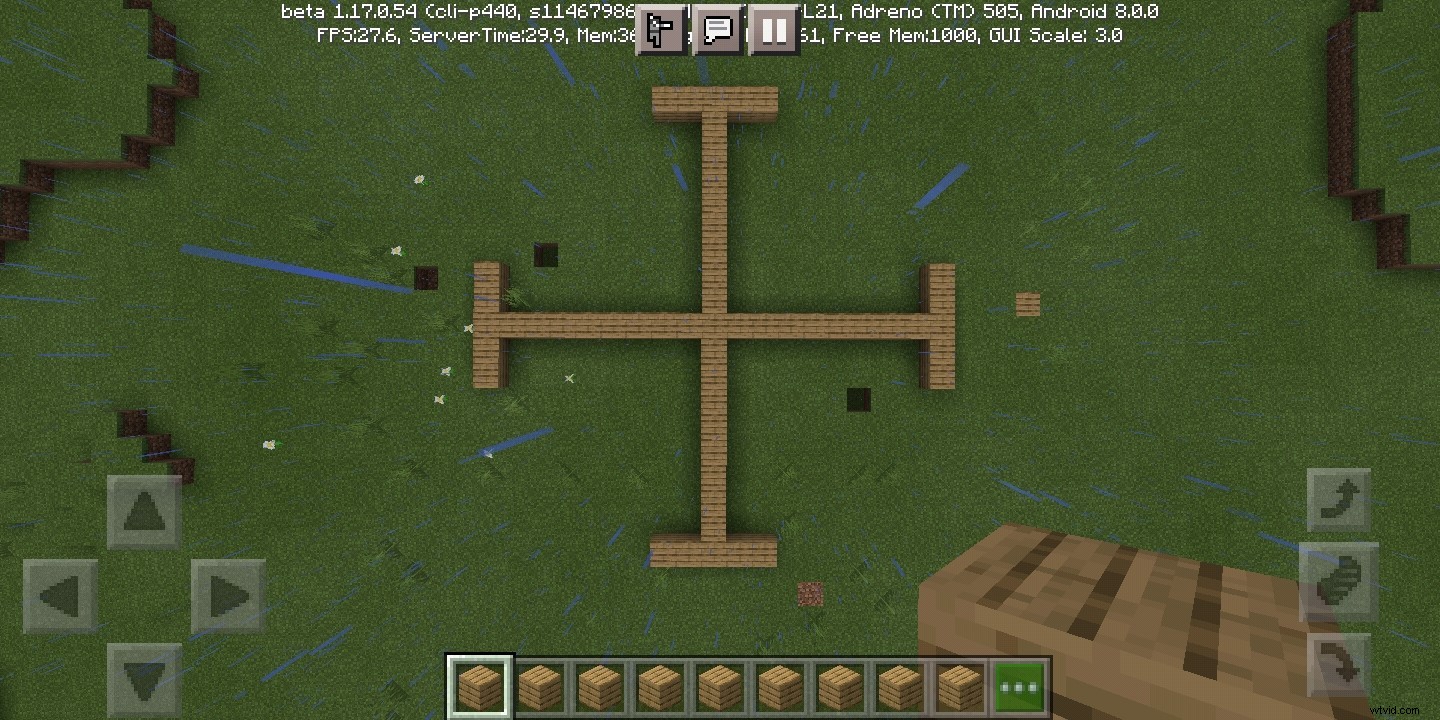This screenshot has height=720, width=1440.
Task: Select the planks in hotbar slot six
Action: tap(778, 686)
